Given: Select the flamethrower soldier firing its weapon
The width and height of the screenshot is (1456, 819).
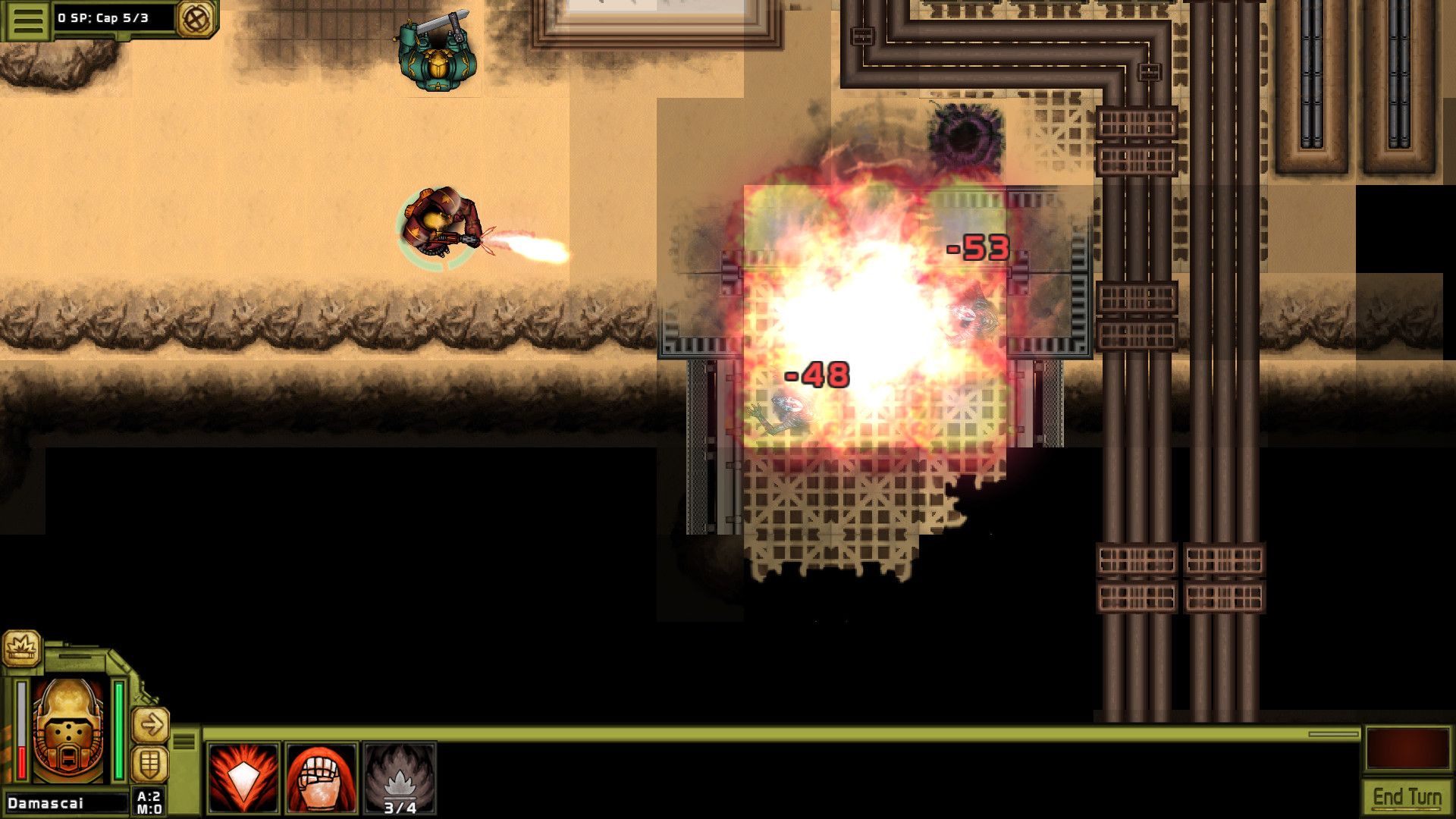Looking at the screenshot, I should tap(438, 224).
